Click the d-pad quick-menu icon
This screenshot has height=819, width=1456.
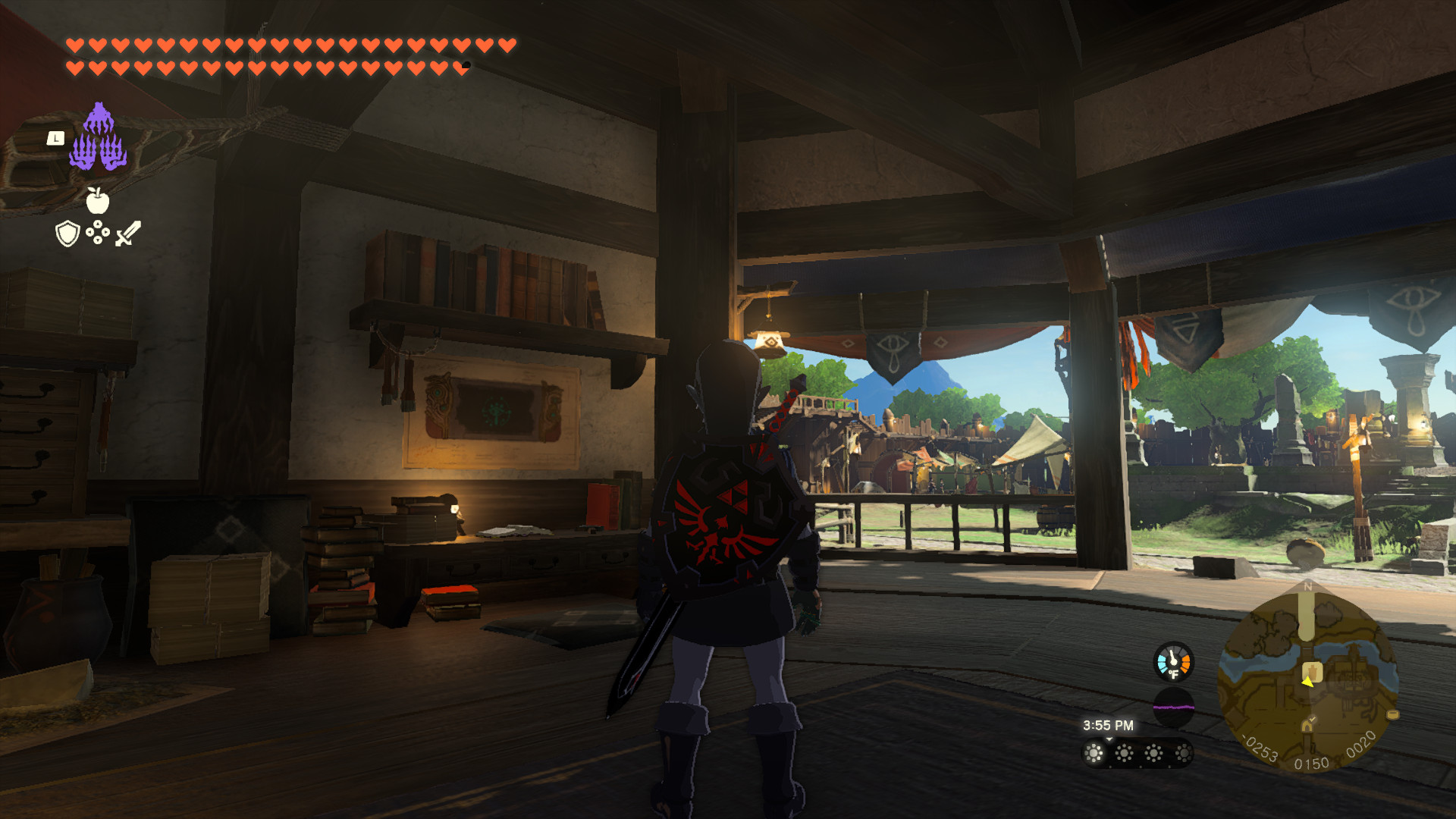tap(98, 231)
